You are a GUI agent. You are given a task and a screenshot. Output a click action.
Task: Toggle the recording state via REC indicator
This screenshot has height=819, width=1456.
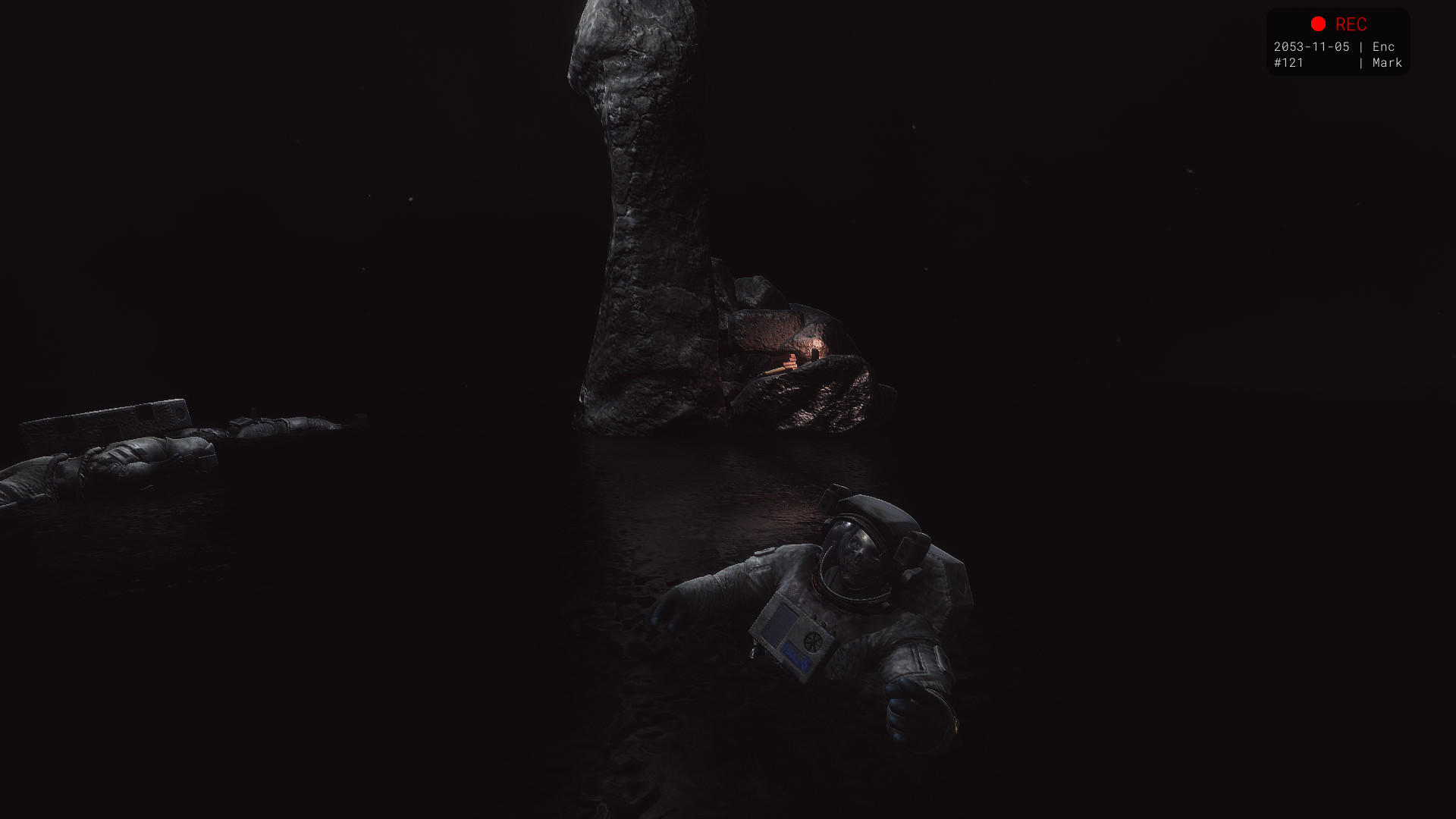coord(1318,25)
